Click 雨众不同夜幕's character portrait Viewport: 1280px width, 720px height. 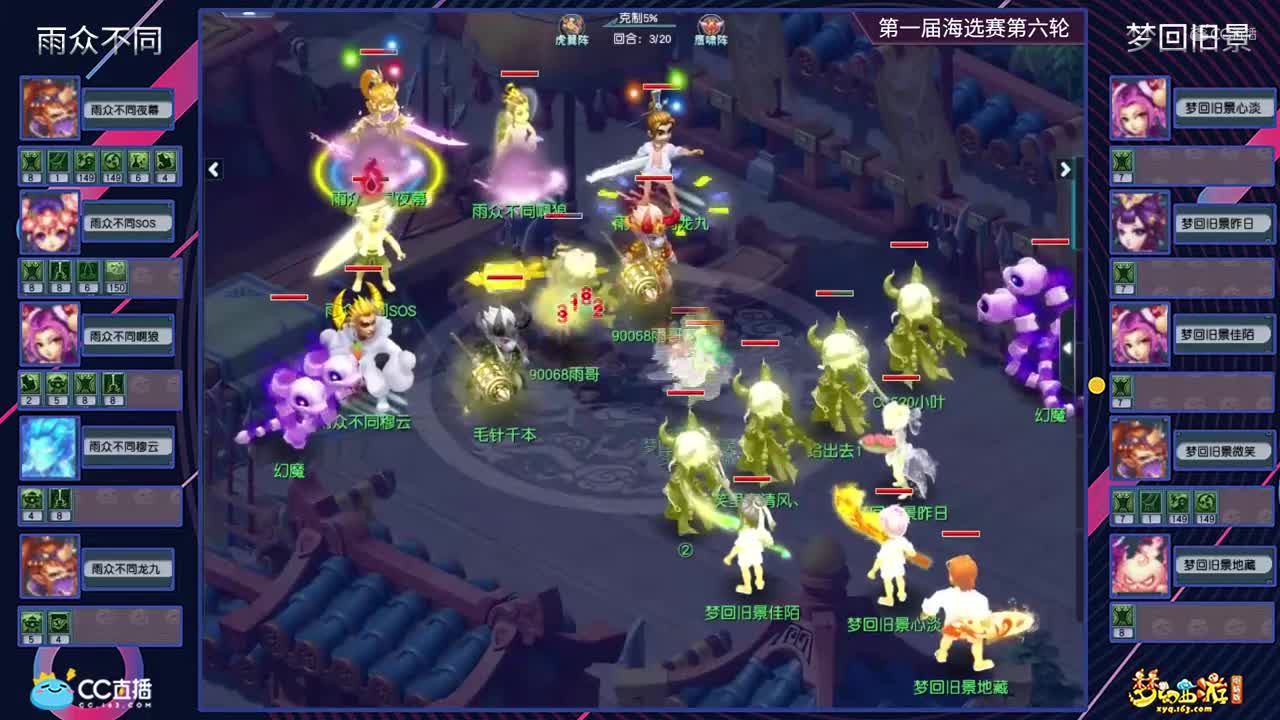coord(49,108)
